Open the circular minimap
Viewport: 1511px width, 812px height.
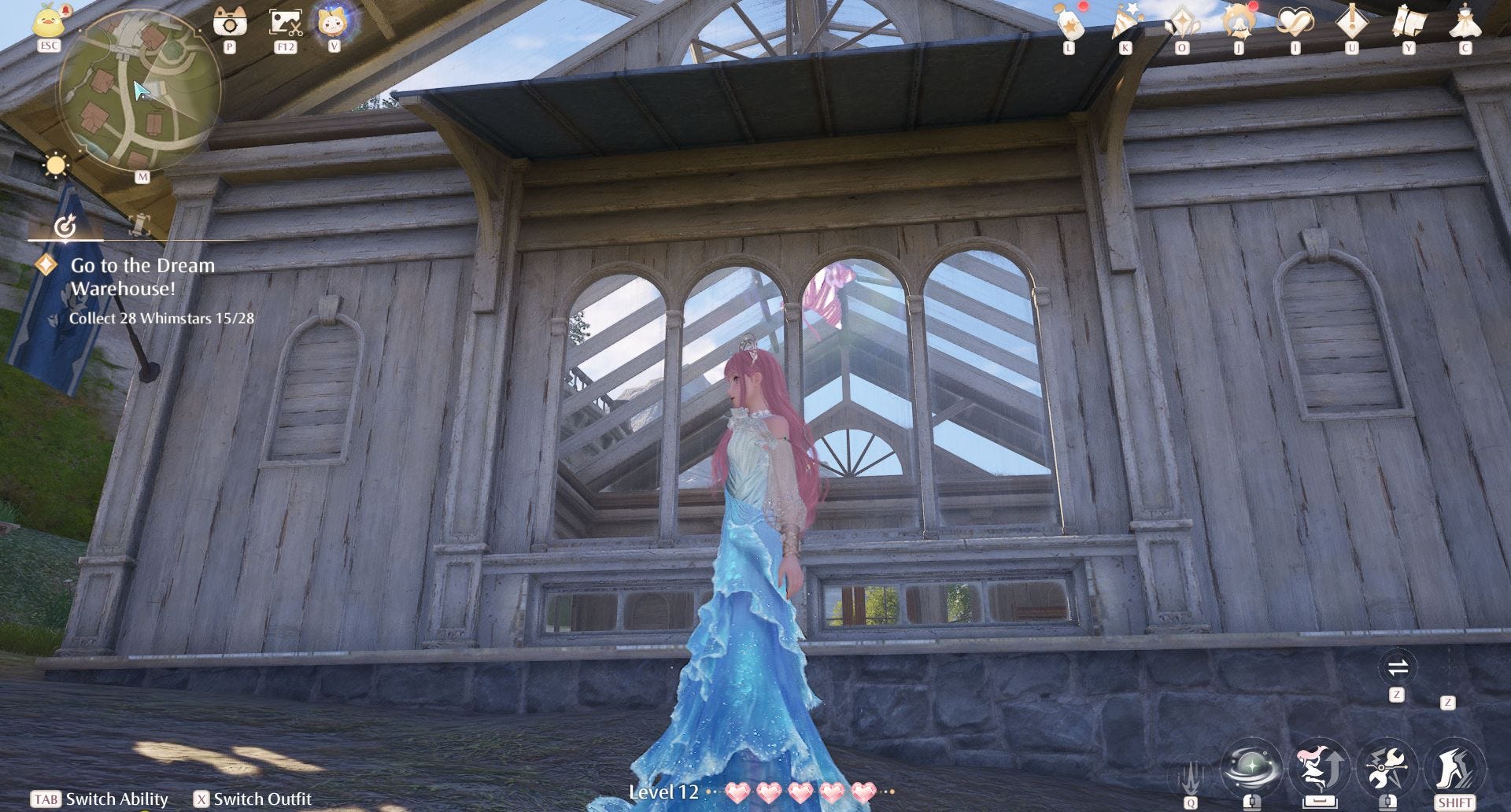139,92
